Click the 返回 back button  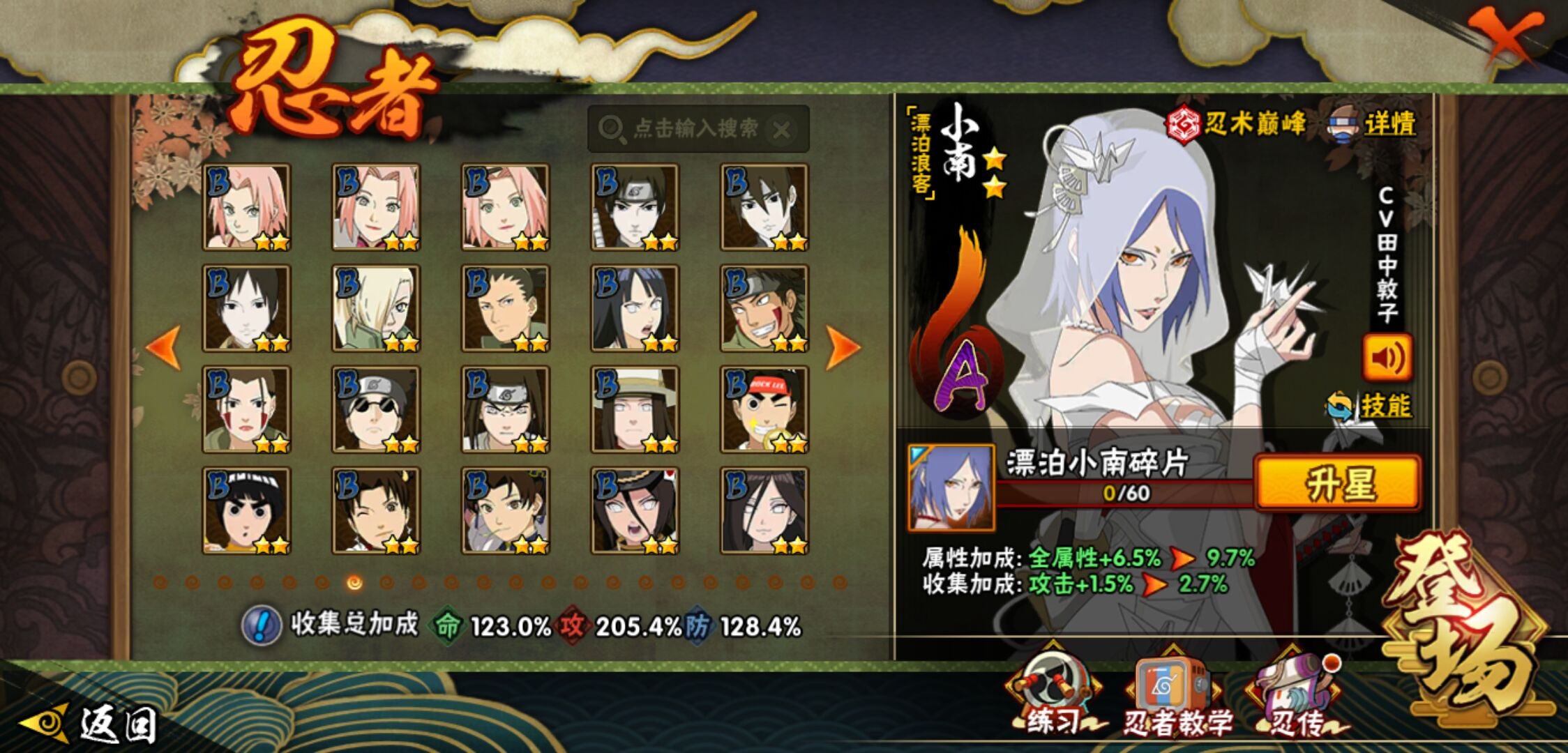91,725
